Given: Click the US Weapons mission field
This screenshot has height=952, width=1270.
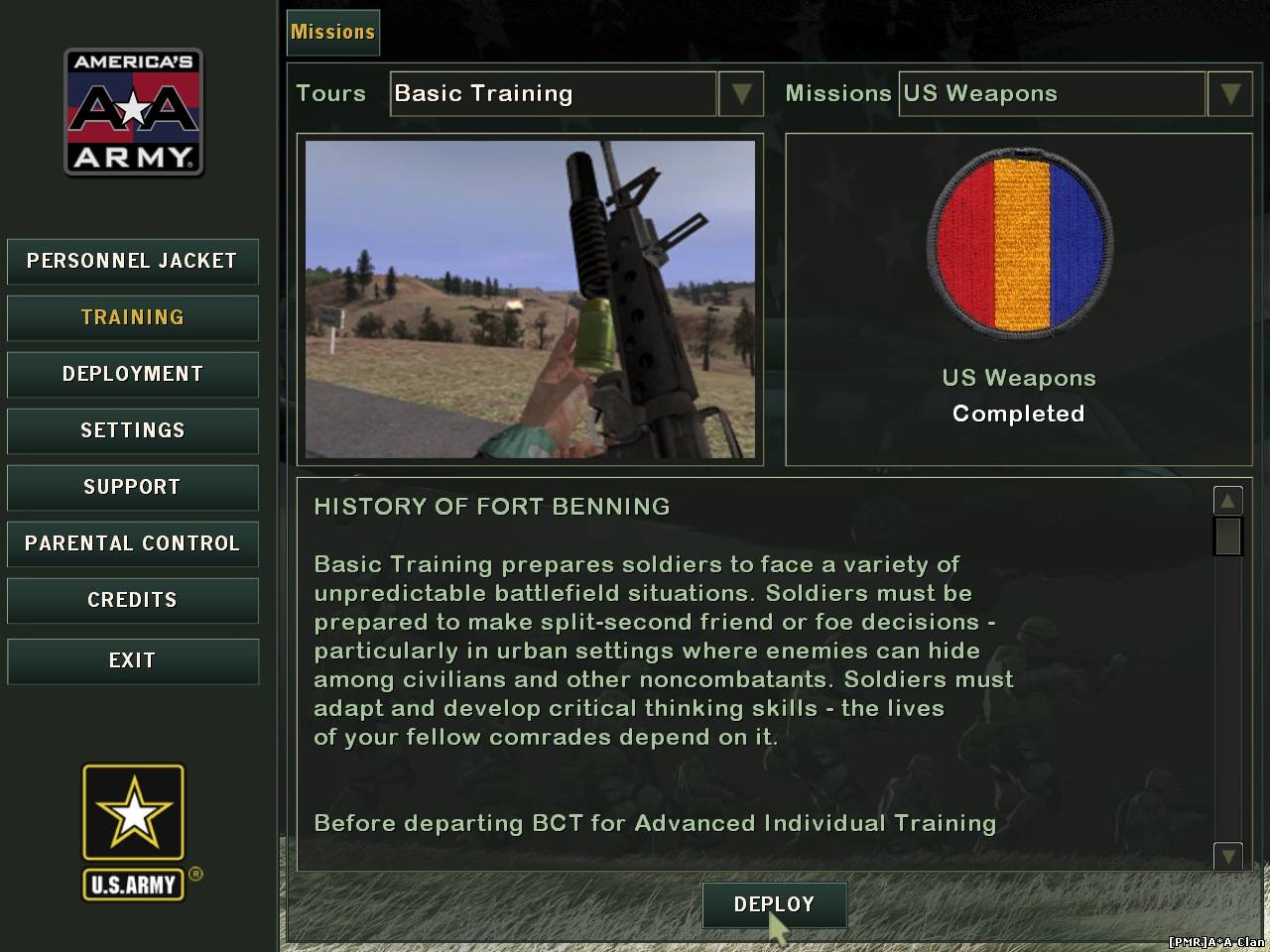Looking at the screenshot, I should point(1052,94).
